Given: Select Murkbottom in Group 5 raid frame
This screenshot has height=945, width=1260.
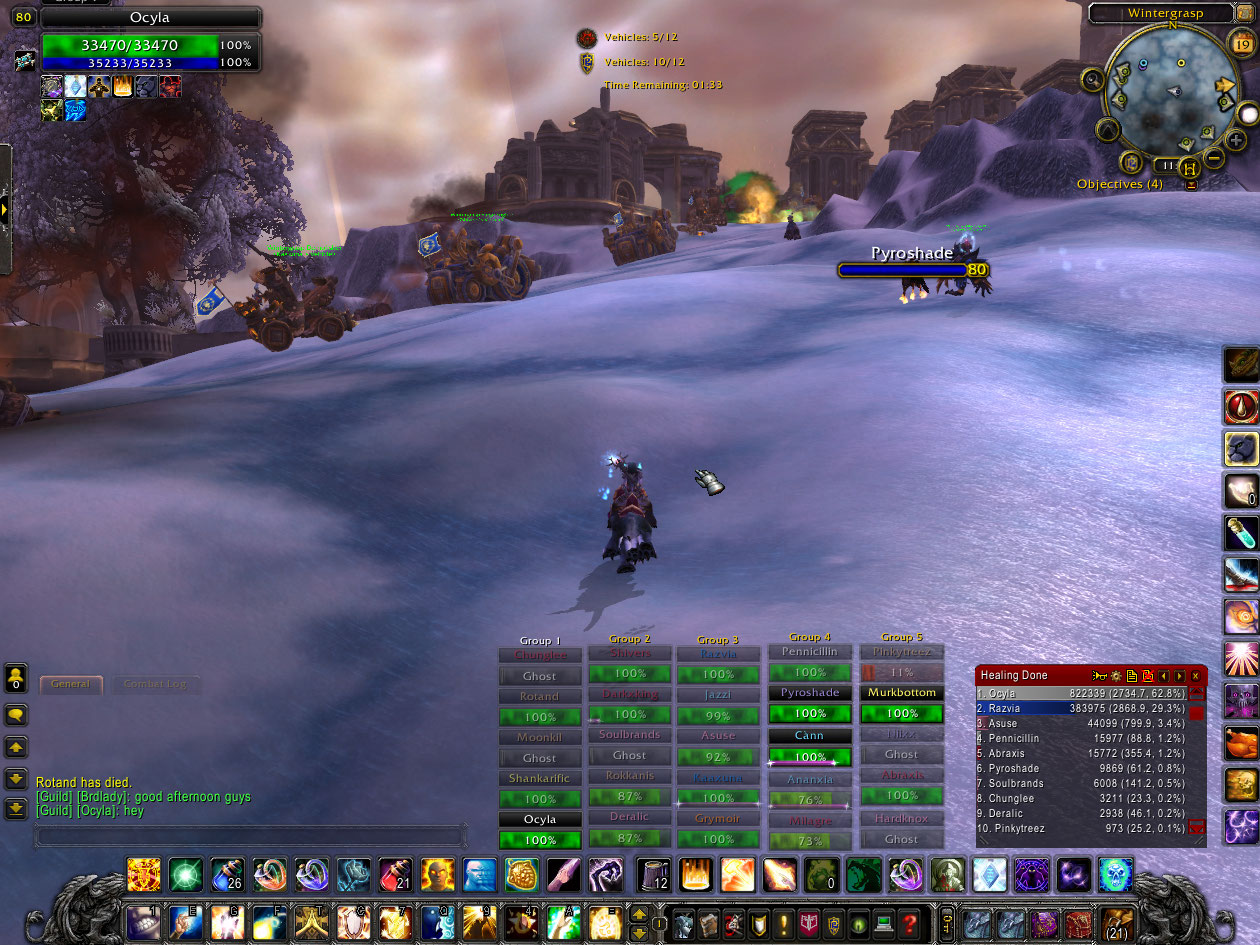Looking at the screenshot, I should point(902,693).
